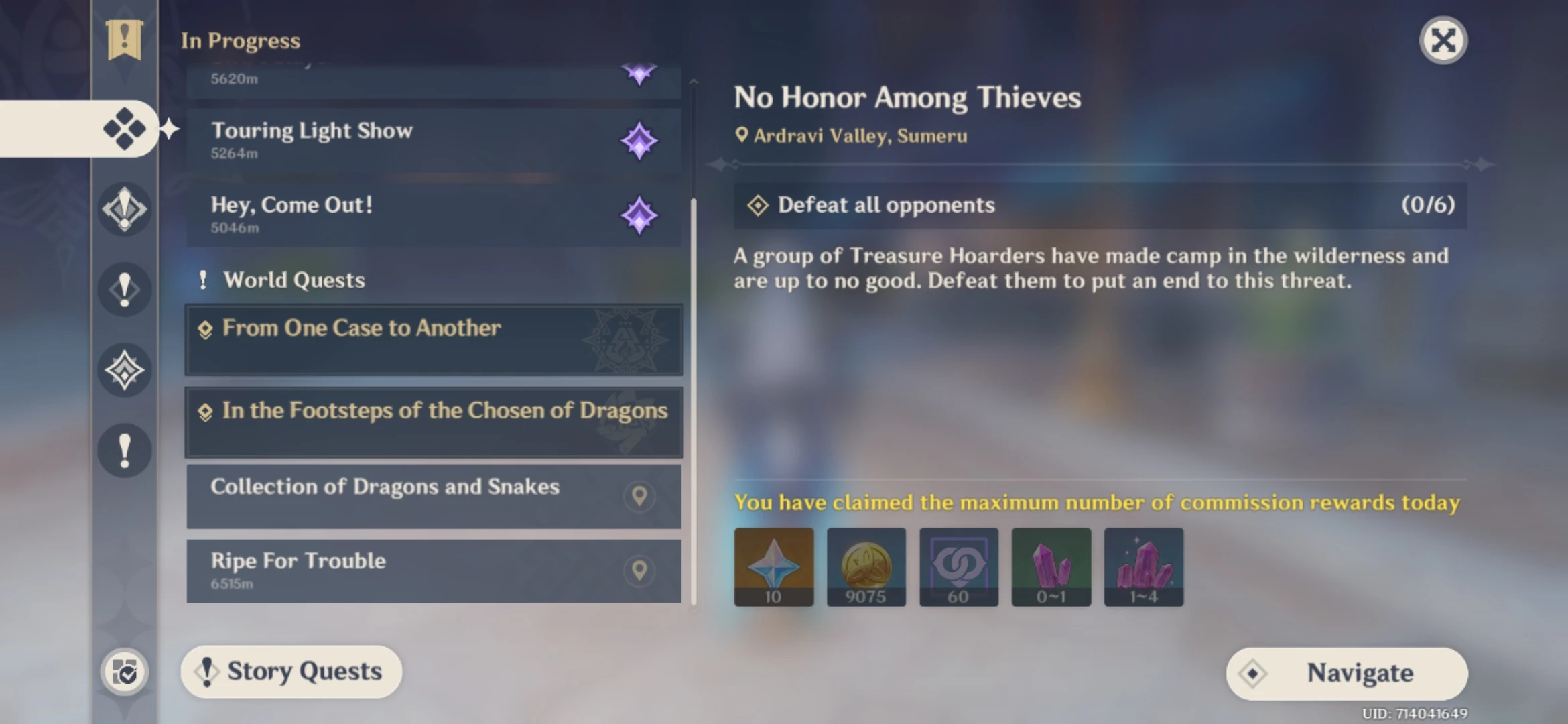Expand In the Footsteps of the Chosen of Dragons
This screenshot has width=1568, height=724.
click(x=434, y=422)
